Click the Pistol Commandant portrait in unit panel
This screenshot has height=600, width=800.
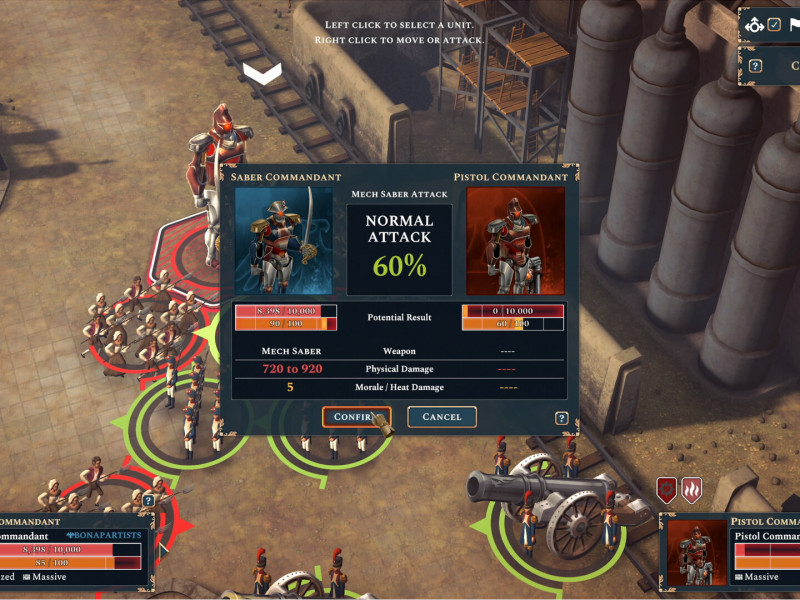click(697, 551)
